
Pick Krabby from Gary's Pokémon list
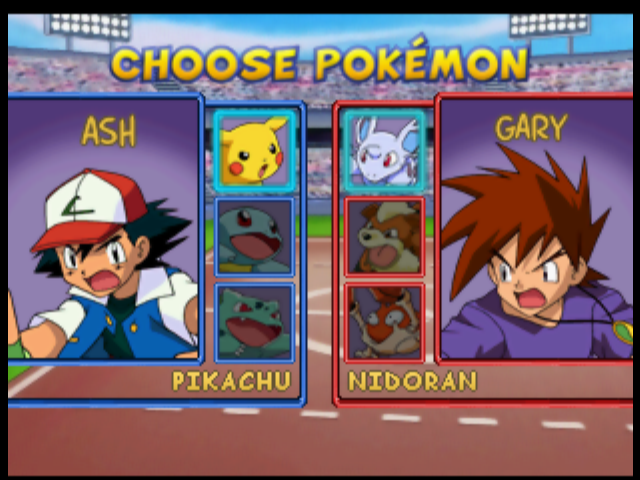(384, 322)
